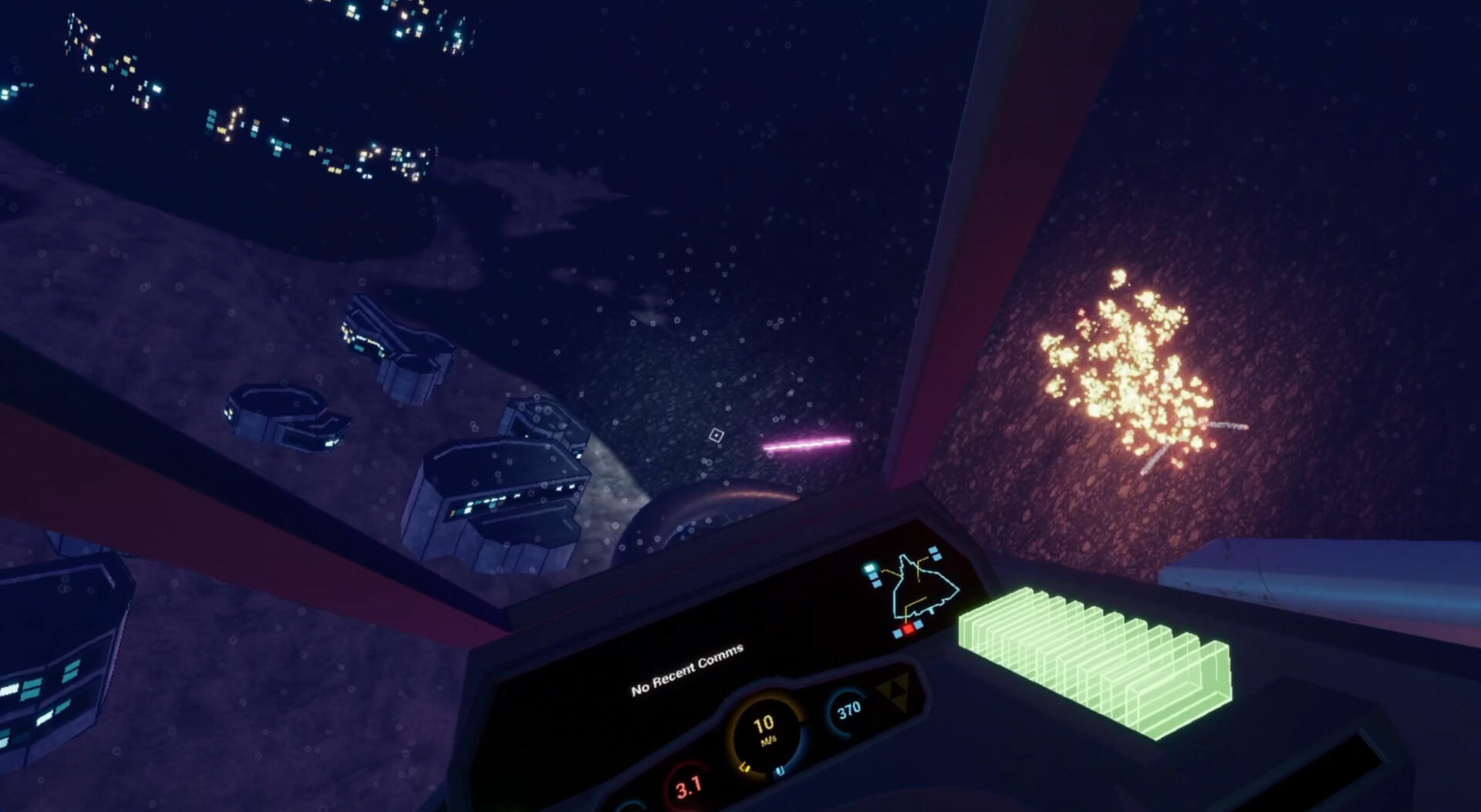Tap the speedometer showing 10 M/s
The width and height of the screenshot is (1481, 812).
(764, 729)
